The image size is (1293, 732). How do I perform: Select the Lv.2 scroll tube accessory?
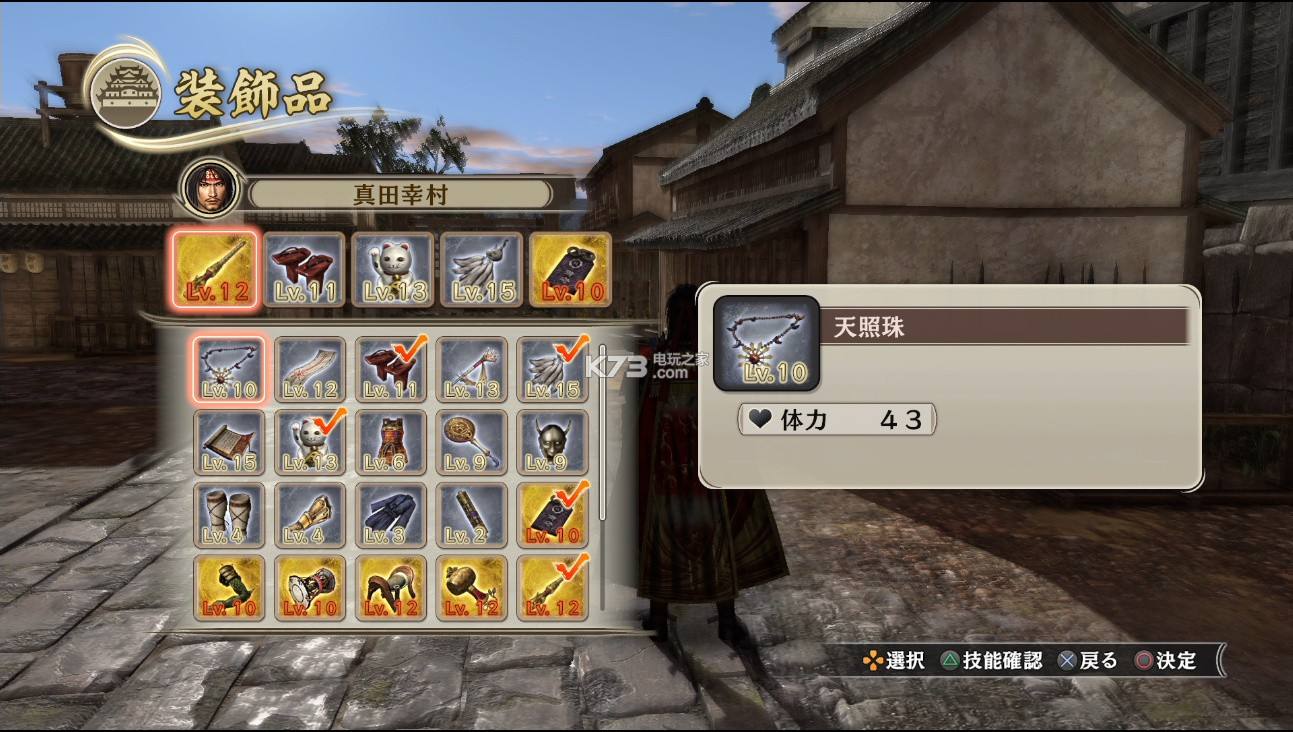472,515
